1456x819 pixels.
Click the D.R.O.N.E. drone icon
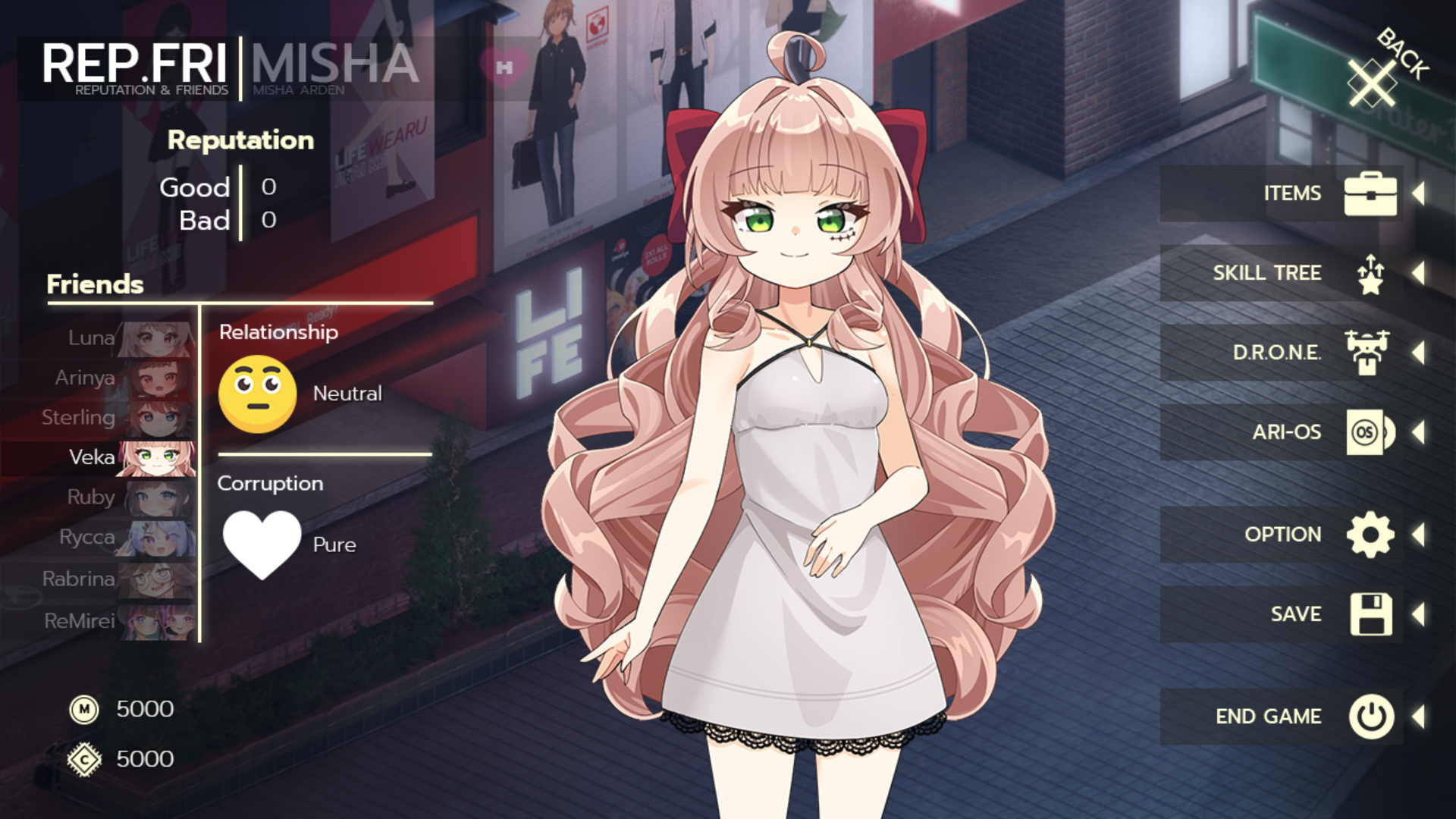[1370, 352]
